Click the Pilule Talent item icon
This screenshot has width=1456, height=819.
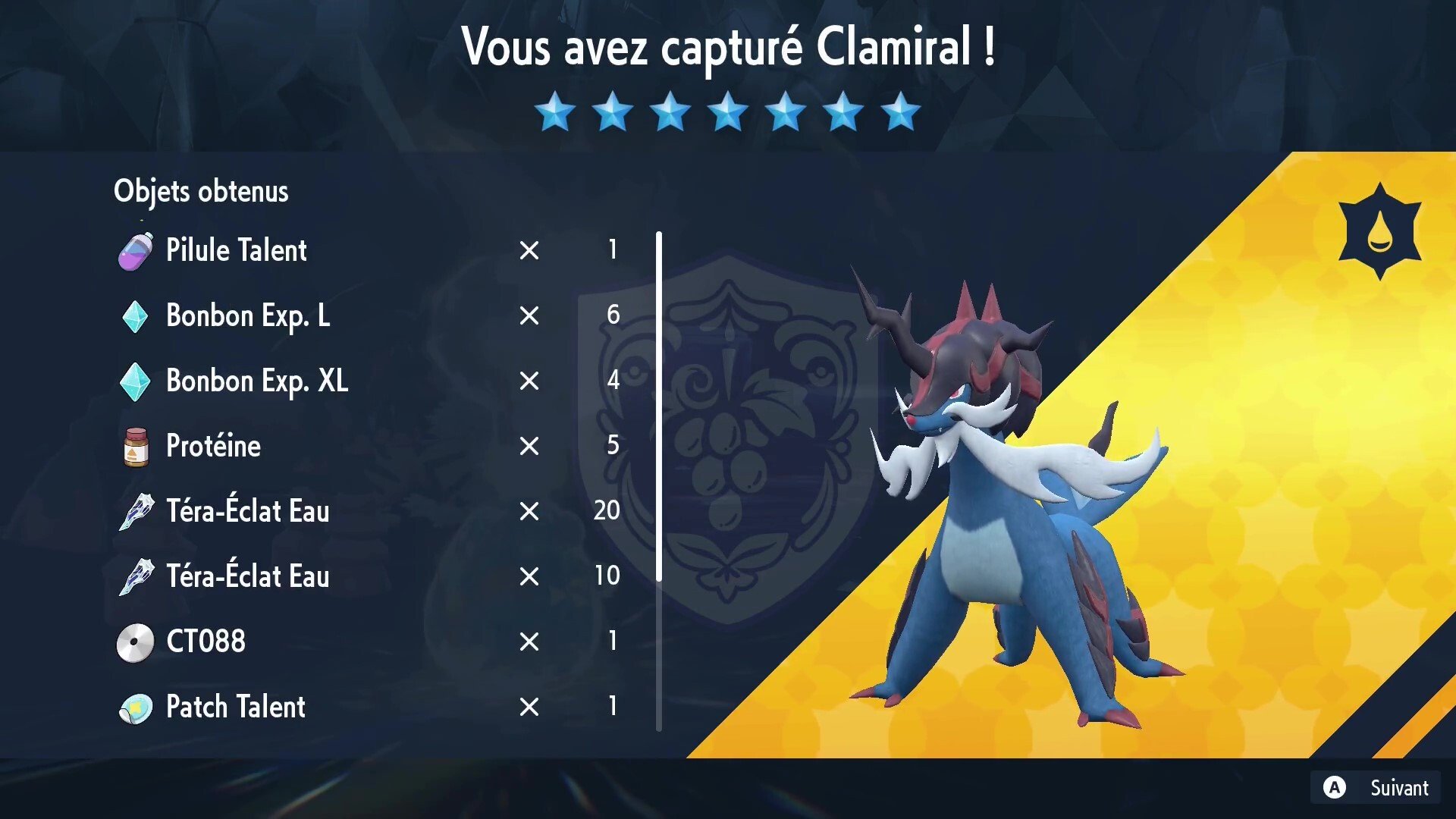(x=136, y=250)
